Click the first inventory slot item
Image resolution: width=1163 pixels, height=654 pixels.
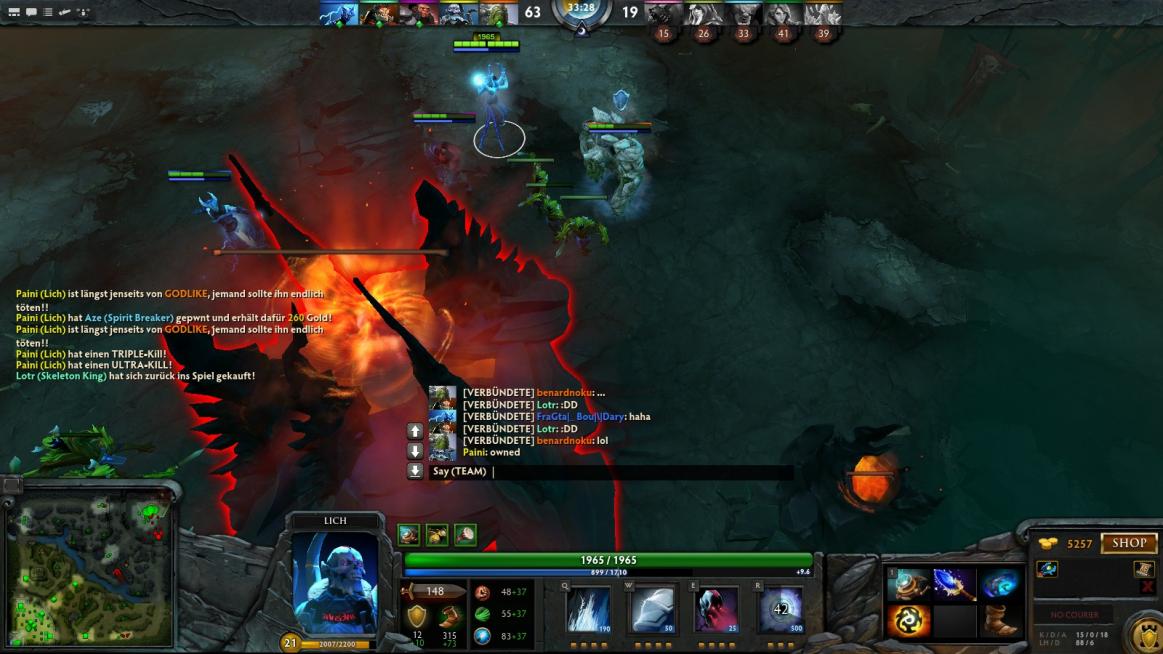point(908,584)
